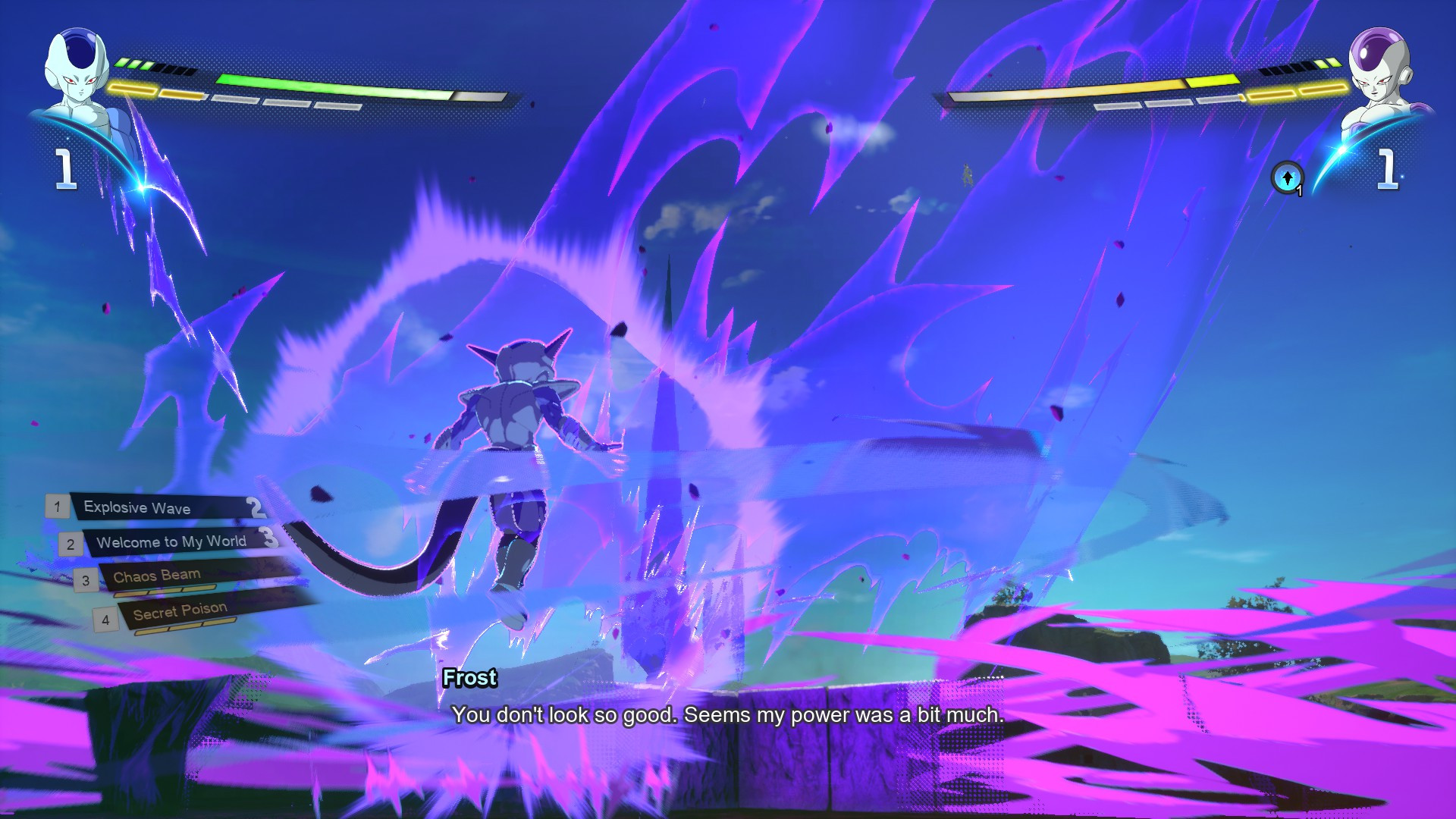
Task: Click the dialogue text to advance the conversation
Action: point(728,714)
